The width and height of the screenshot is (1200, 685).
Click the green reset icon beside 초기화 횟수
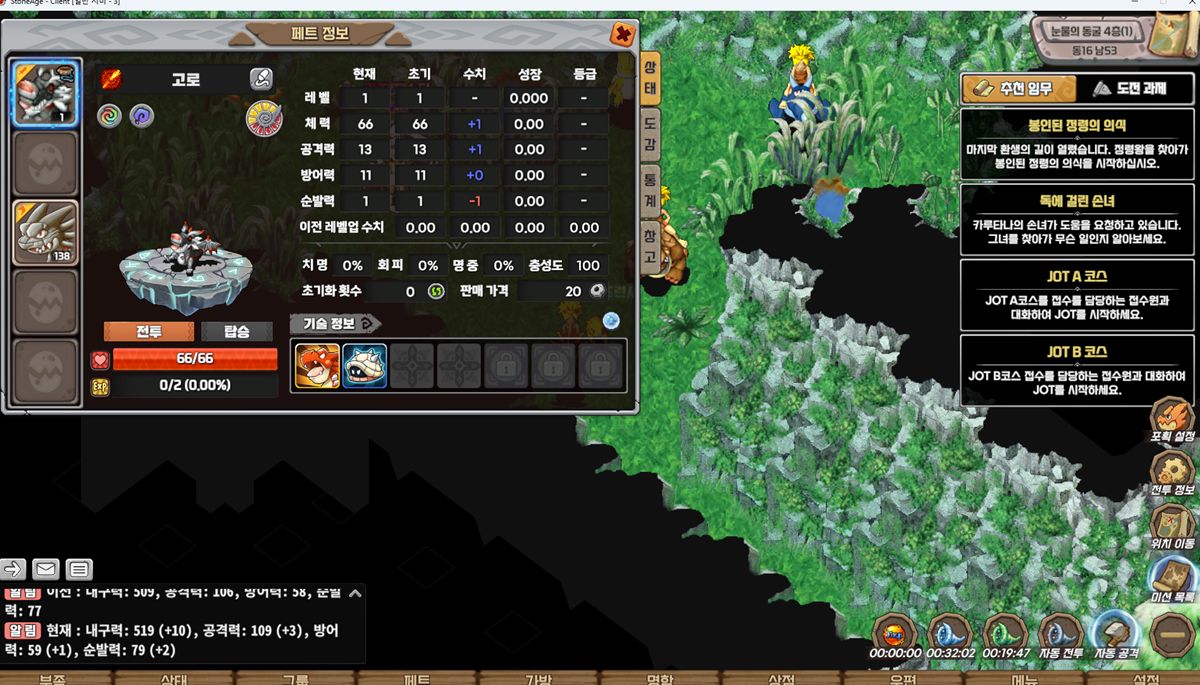436,292
